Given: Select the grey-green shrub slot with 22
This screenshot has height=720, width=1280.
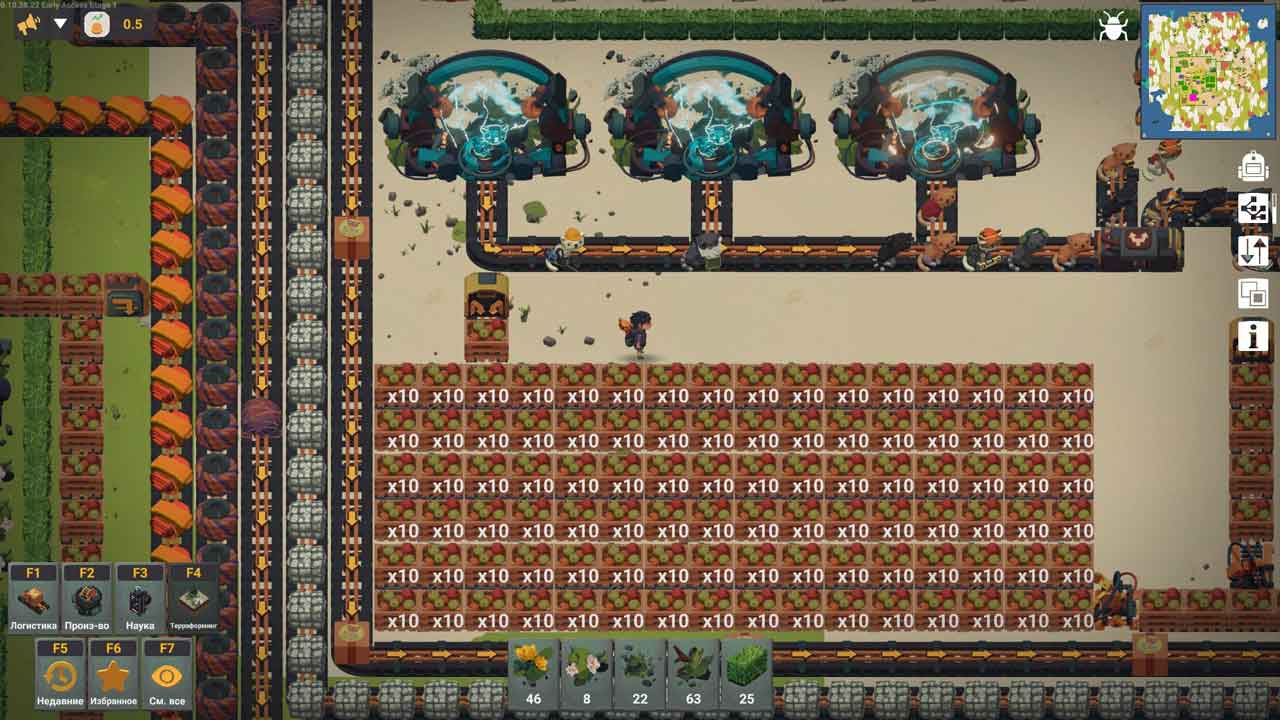Looking at the screenshot, I should click(640, 672).
